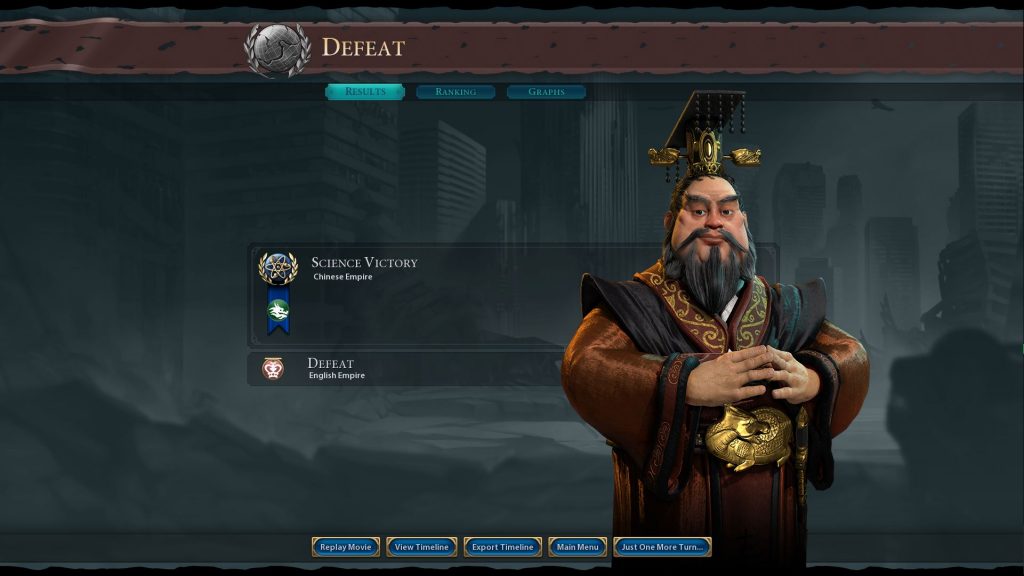Show the Graphs tab
Image resolution: width=1024 pixels, height=576 pixels.
pos(546,92)
